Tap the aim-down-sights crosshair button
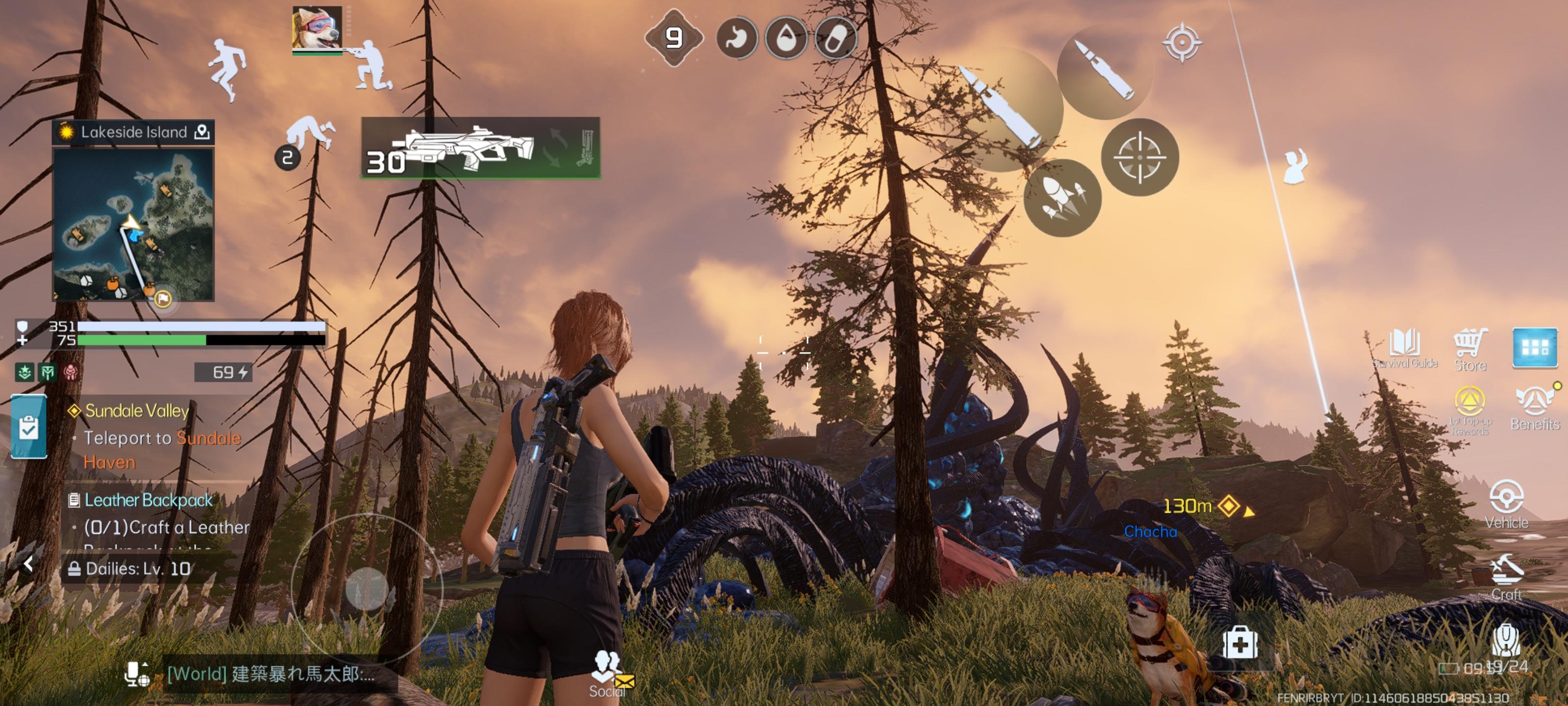The width and height of the screenshot is (1568, 706). [1139, 157]
